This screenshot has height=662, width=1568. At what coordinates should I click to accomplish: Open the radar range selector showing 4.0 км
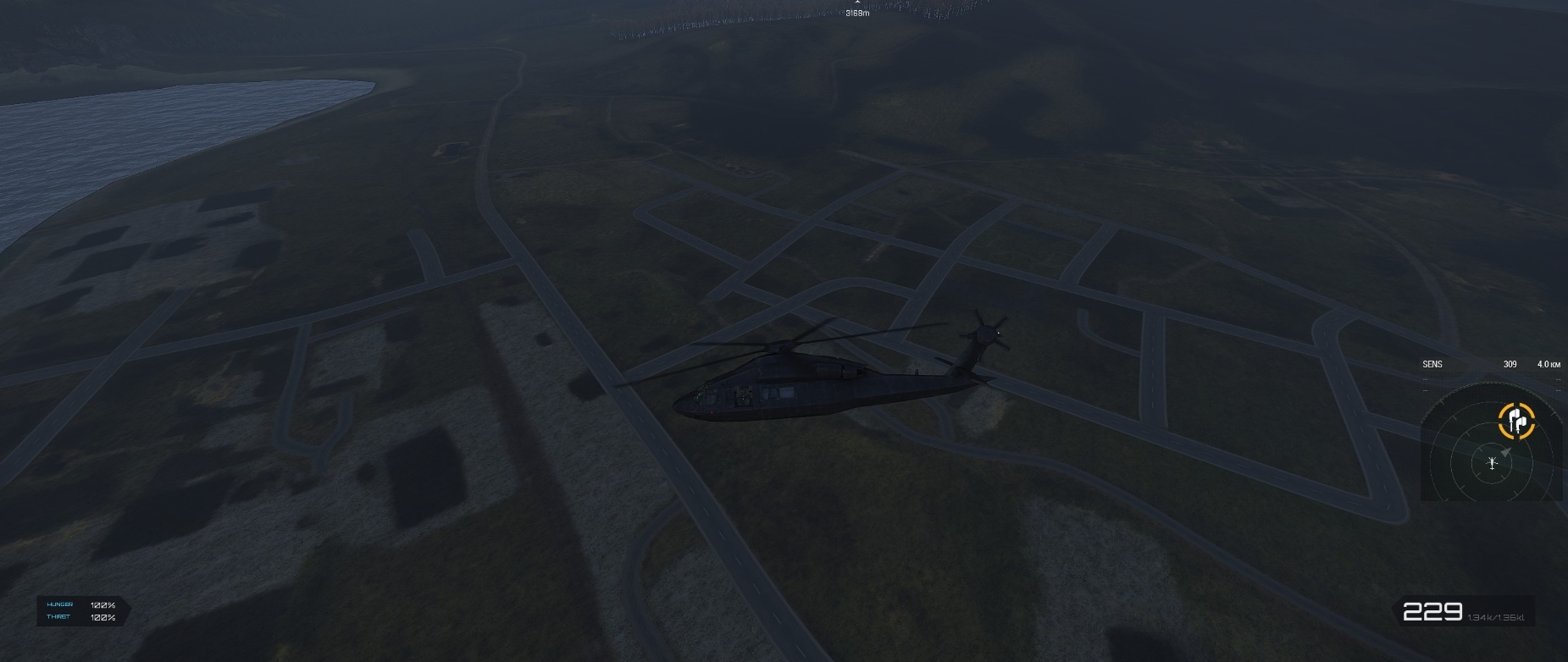[x=1548, y=363]
